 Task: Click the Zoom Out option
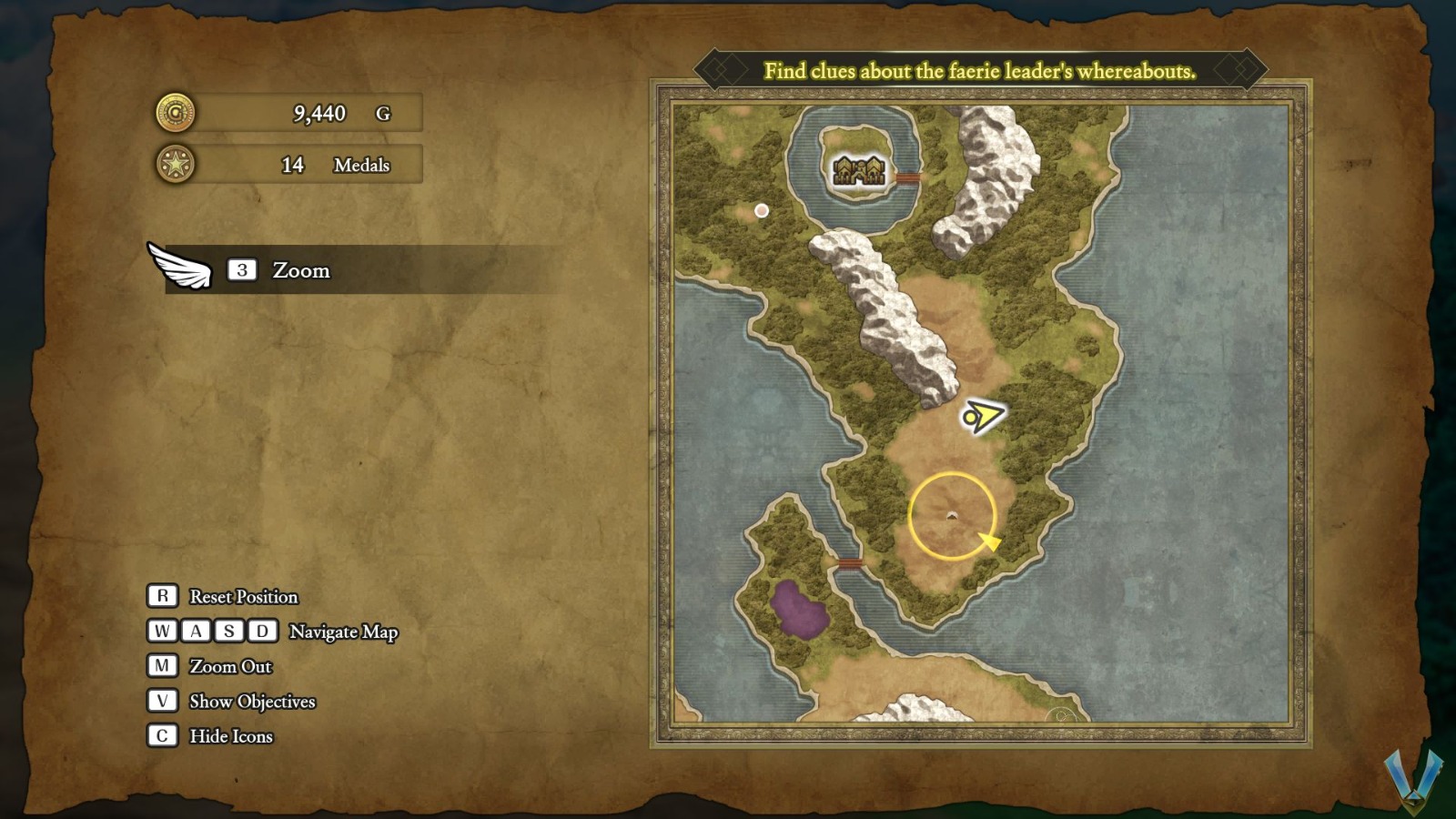230,667
